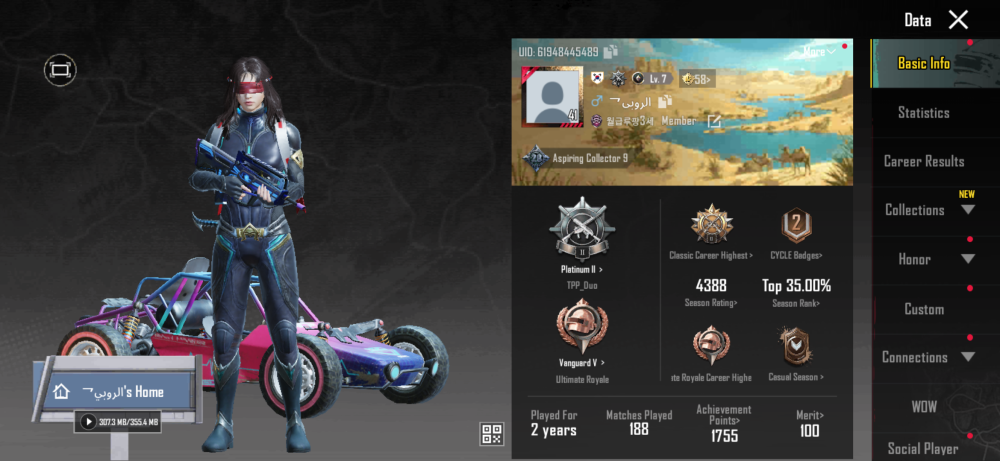The width and height of the screenshot is (1000, 461).
Task: Open the Career Results tab
Action: pos(923,161)
